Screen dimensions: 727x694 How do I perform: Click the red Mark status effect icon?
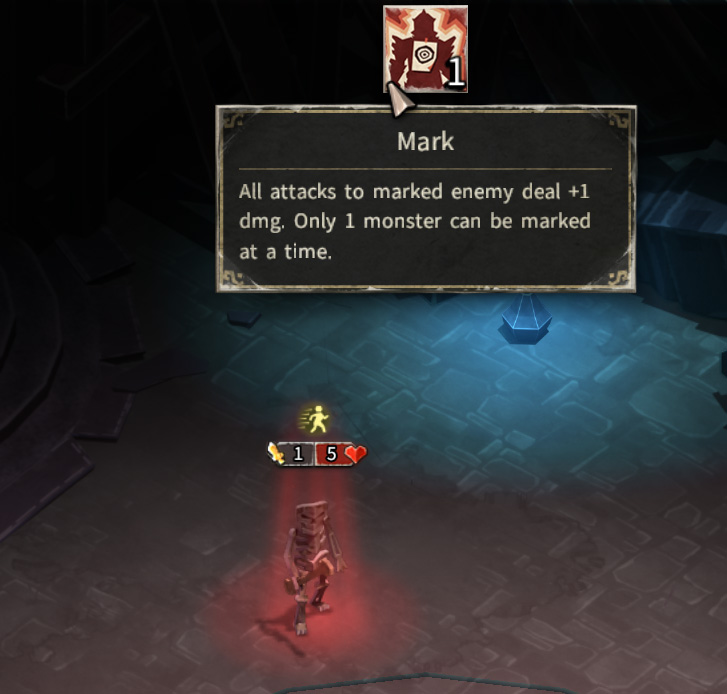point(425,47)
